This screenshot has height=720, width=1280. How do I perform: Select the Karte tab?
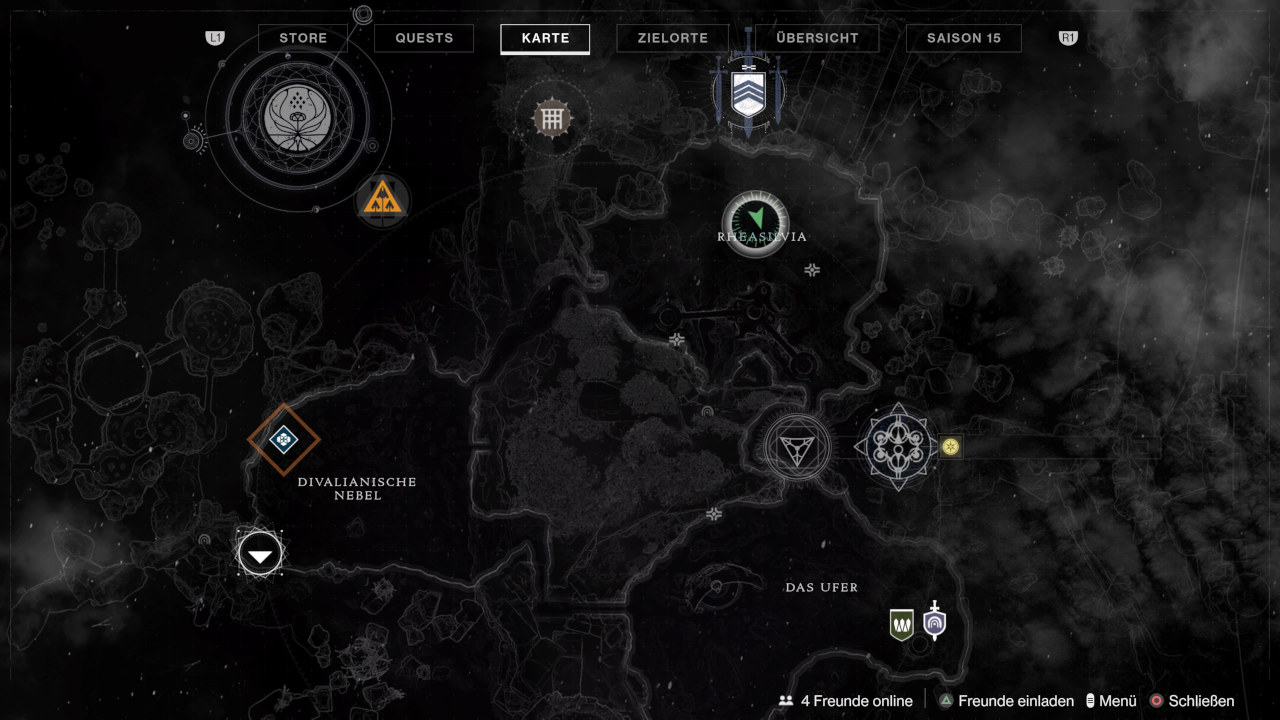545,38
